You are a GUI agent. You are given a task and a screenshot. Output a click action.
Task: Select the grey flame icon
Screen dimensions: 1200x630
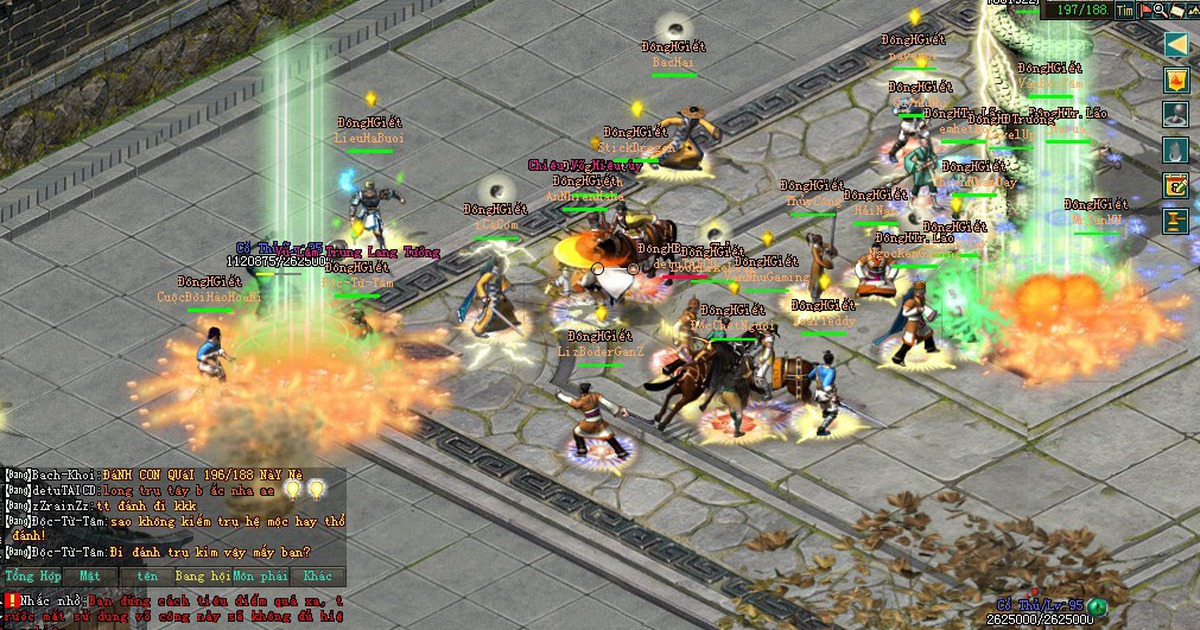(x=1176, y=150)
